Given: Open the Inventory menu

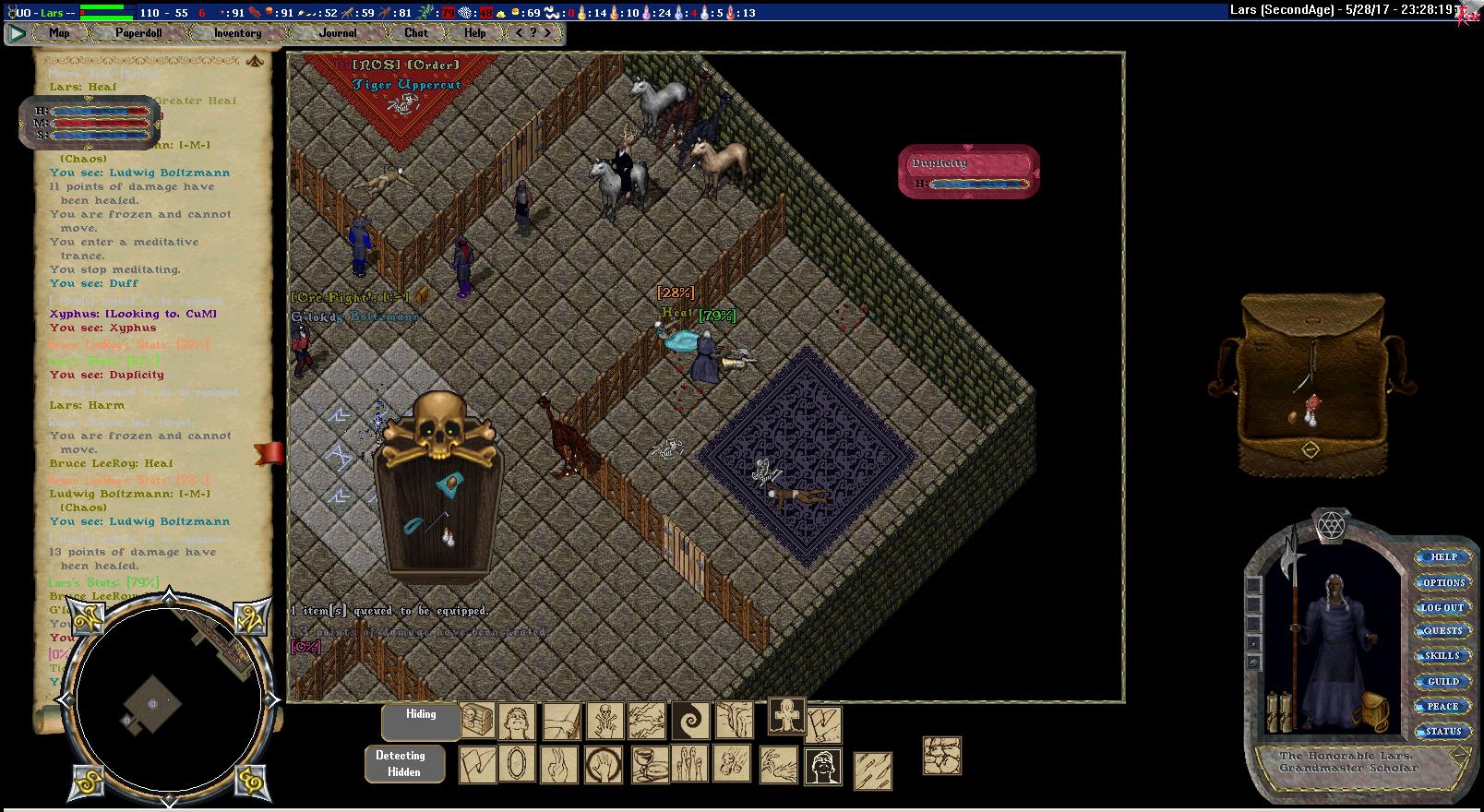Looking at the screenshot, I should click(237, 33).
